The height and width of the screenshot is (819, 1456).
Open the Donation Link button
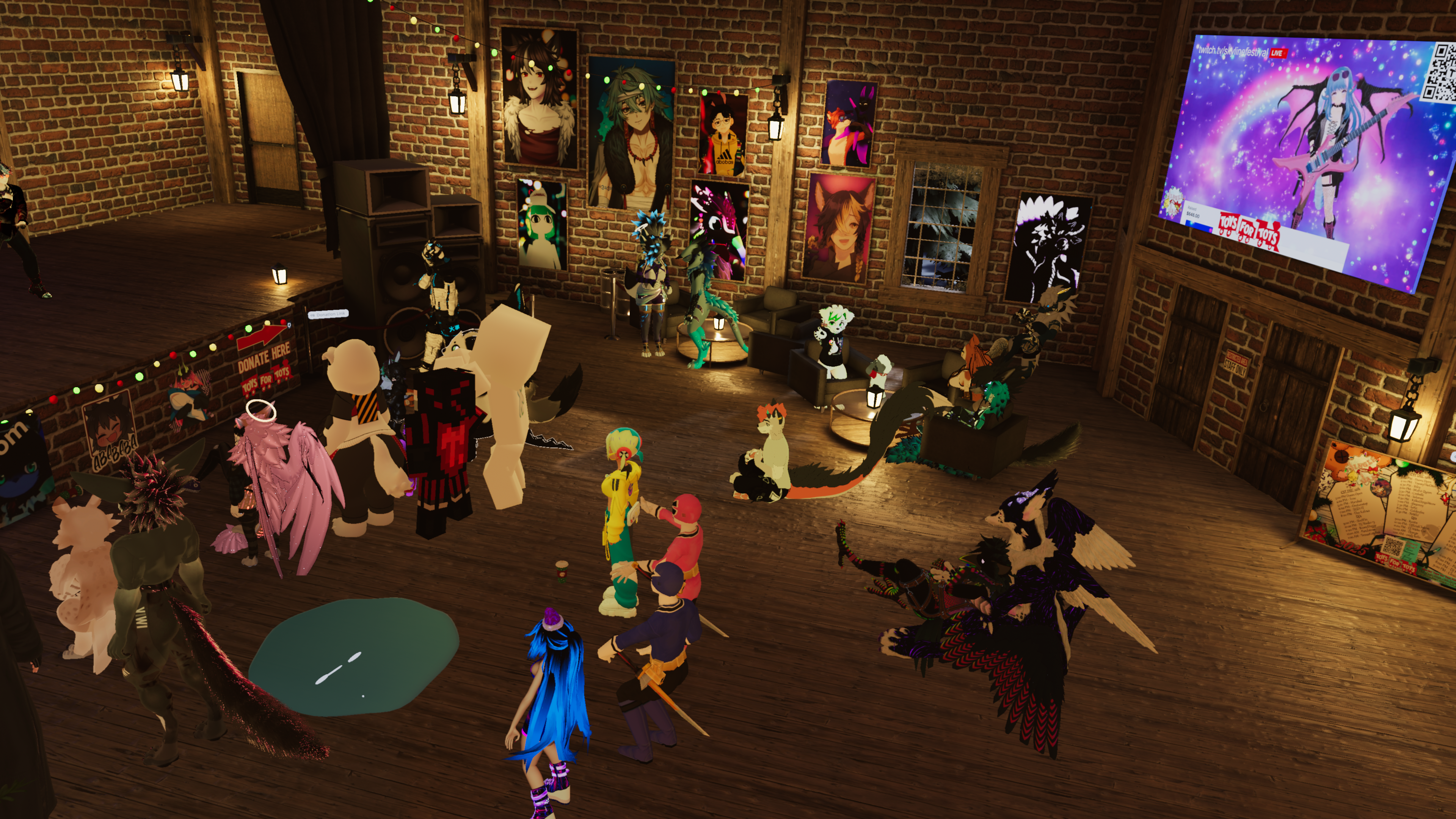click(x=328, y=314)
